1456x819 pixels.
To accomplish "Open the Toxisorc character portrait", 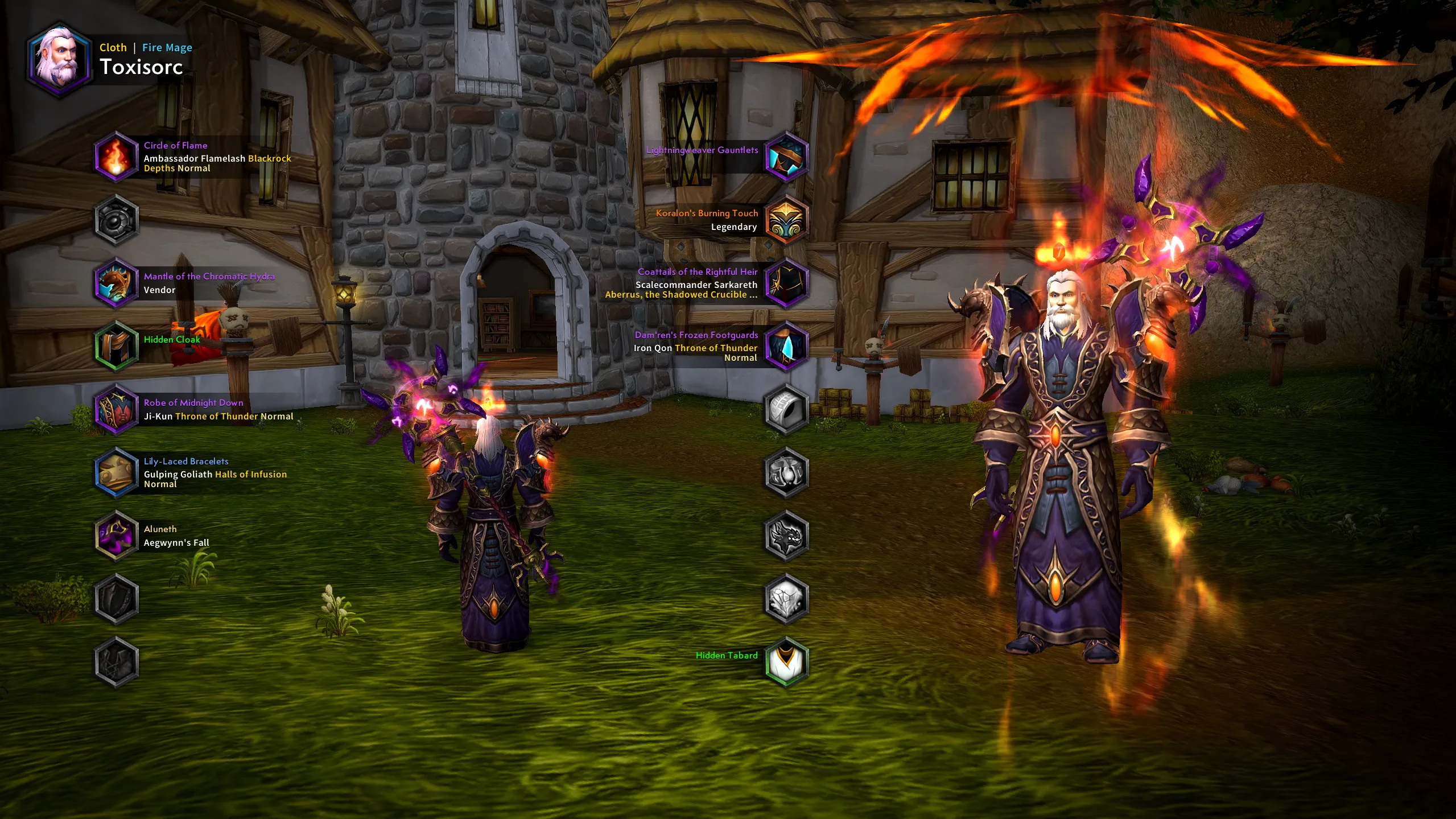I will [59, 60].
